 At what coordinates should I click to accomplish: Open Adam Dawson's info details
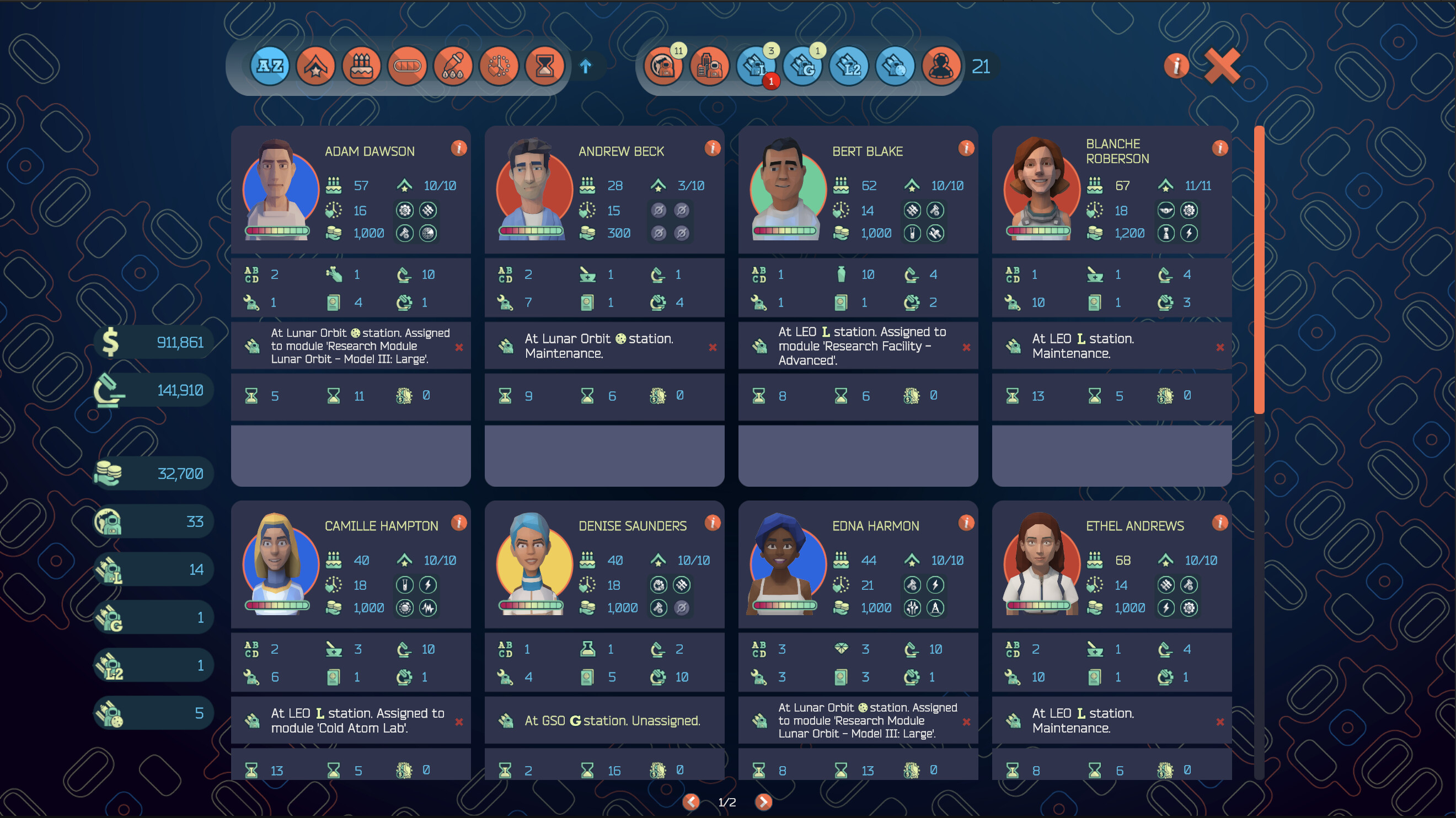(x=459, y=148)
